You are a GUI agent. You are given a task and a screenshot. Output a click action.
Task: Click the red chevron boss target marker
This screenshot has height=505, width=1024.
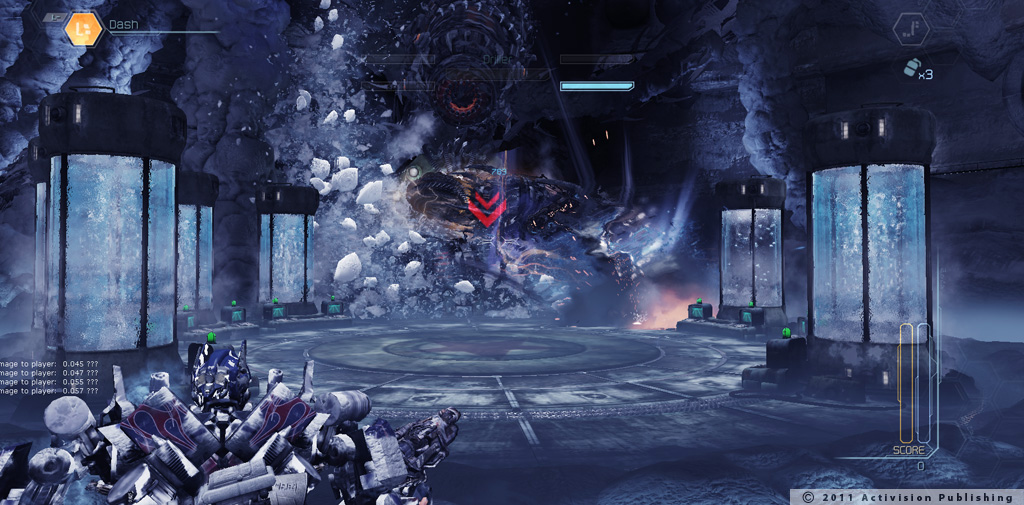487,208
